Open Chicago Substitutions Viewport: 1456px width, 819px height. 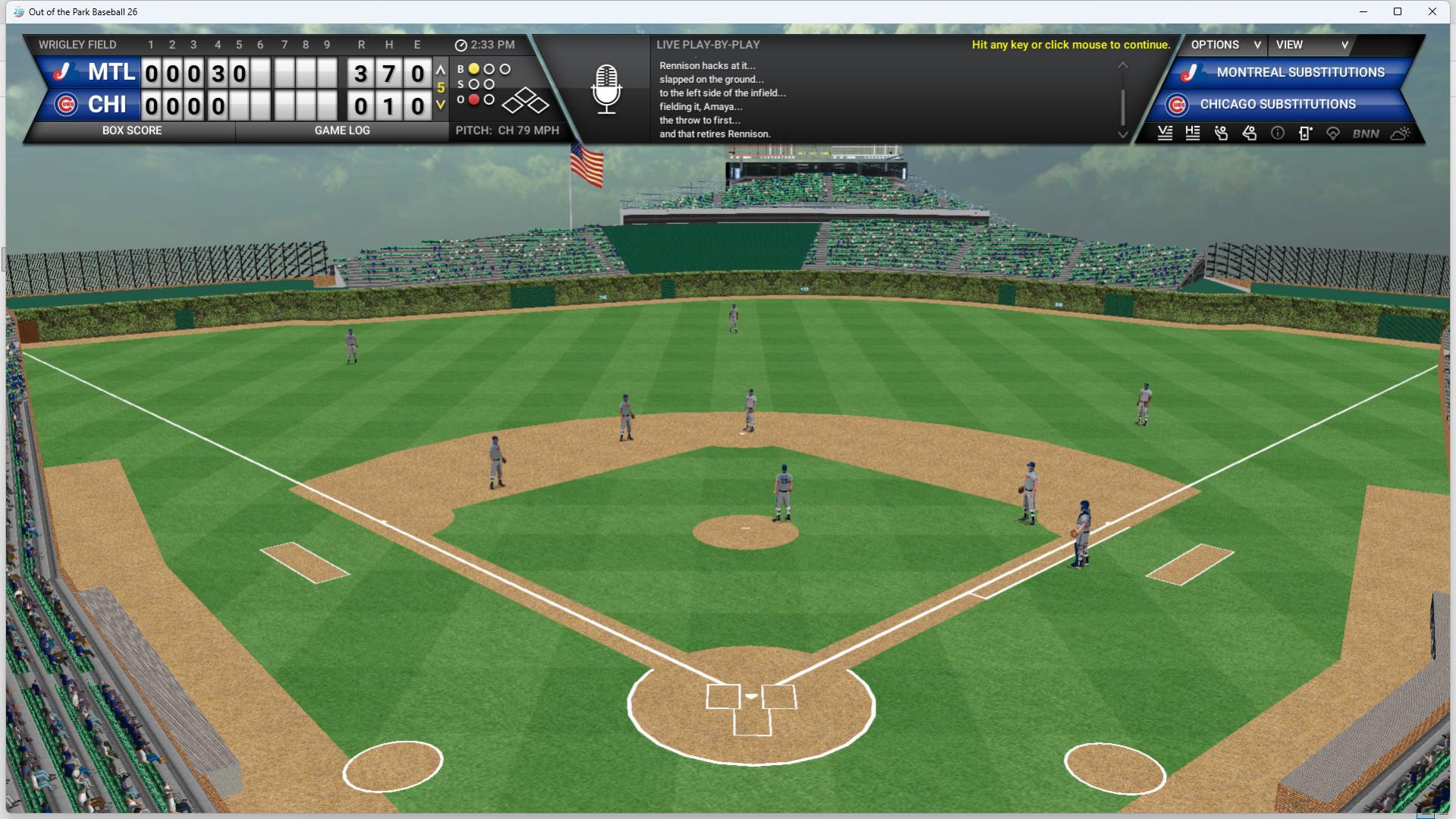pos(1277,105)
